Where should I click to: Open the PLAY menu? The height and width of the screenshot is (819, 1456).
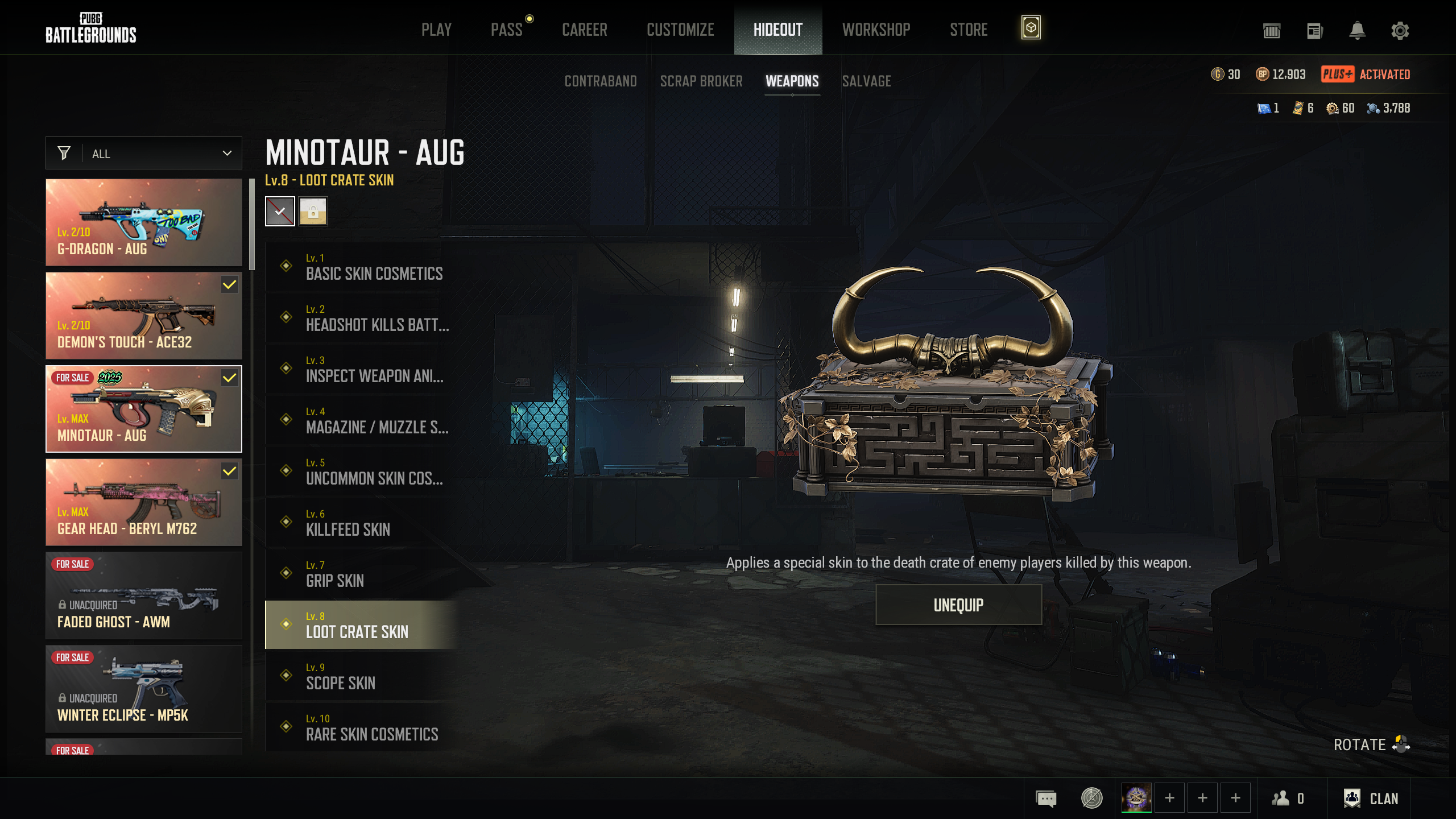coord(436,30)
